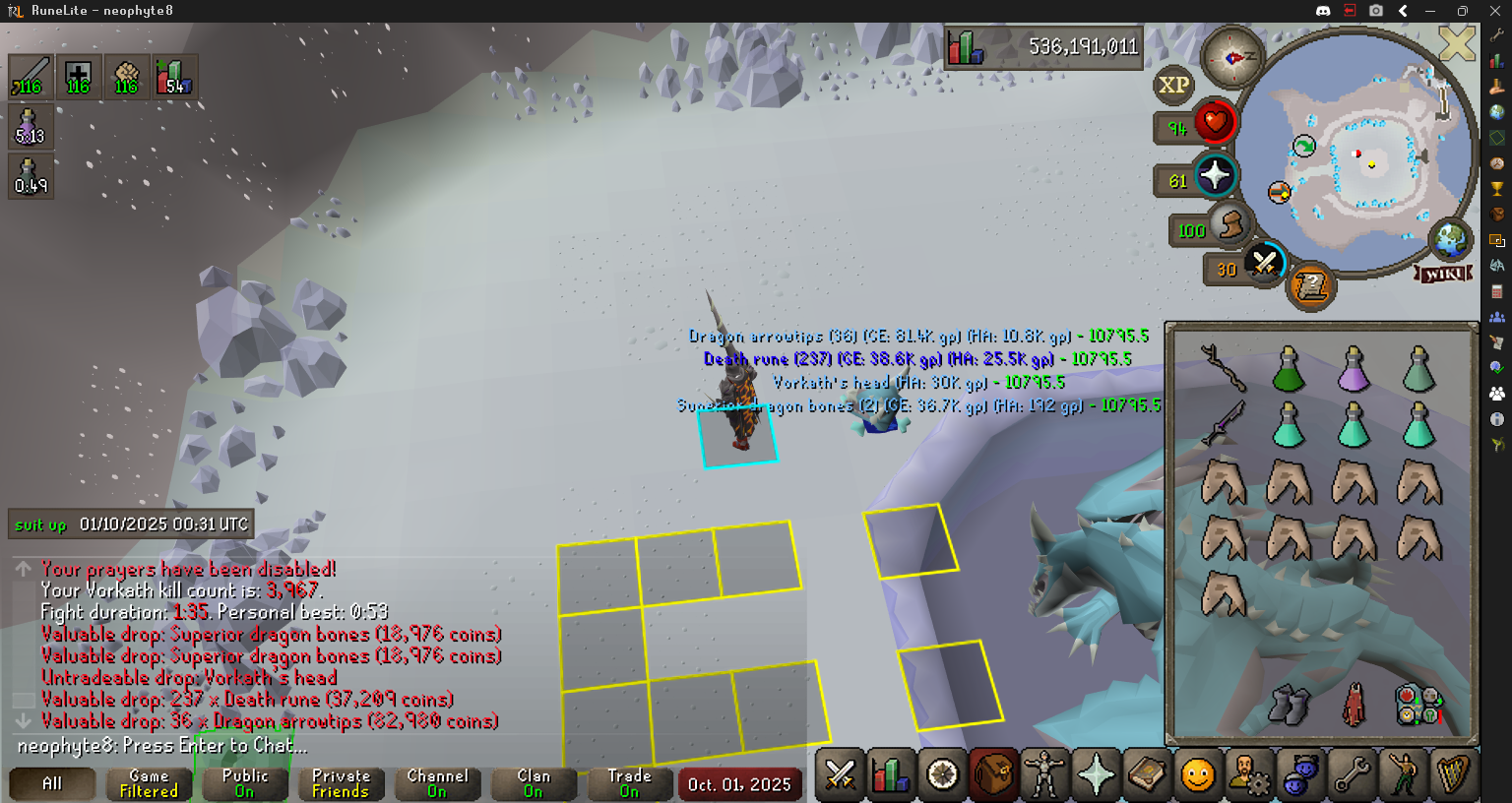
Task: Activate quick-prayers via the prayer orb
Action: click(1215, 176)
